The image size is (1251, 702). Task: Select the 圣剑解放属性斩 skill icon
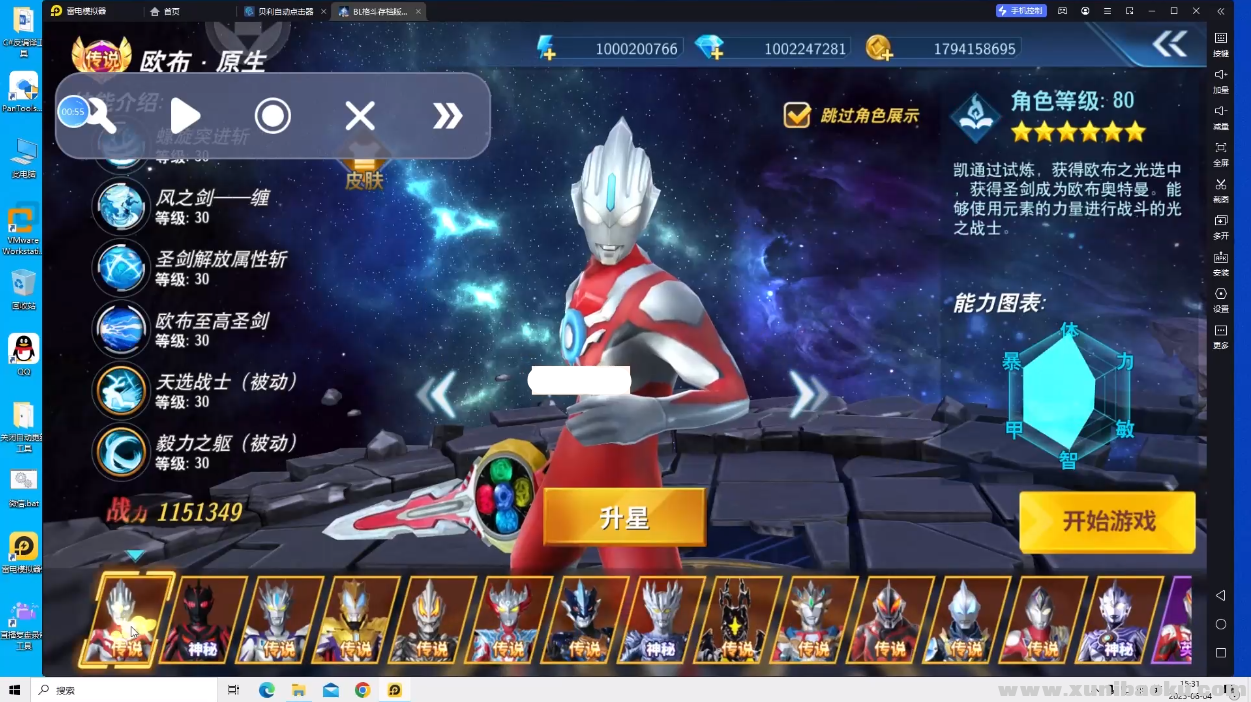pos(121,268)
